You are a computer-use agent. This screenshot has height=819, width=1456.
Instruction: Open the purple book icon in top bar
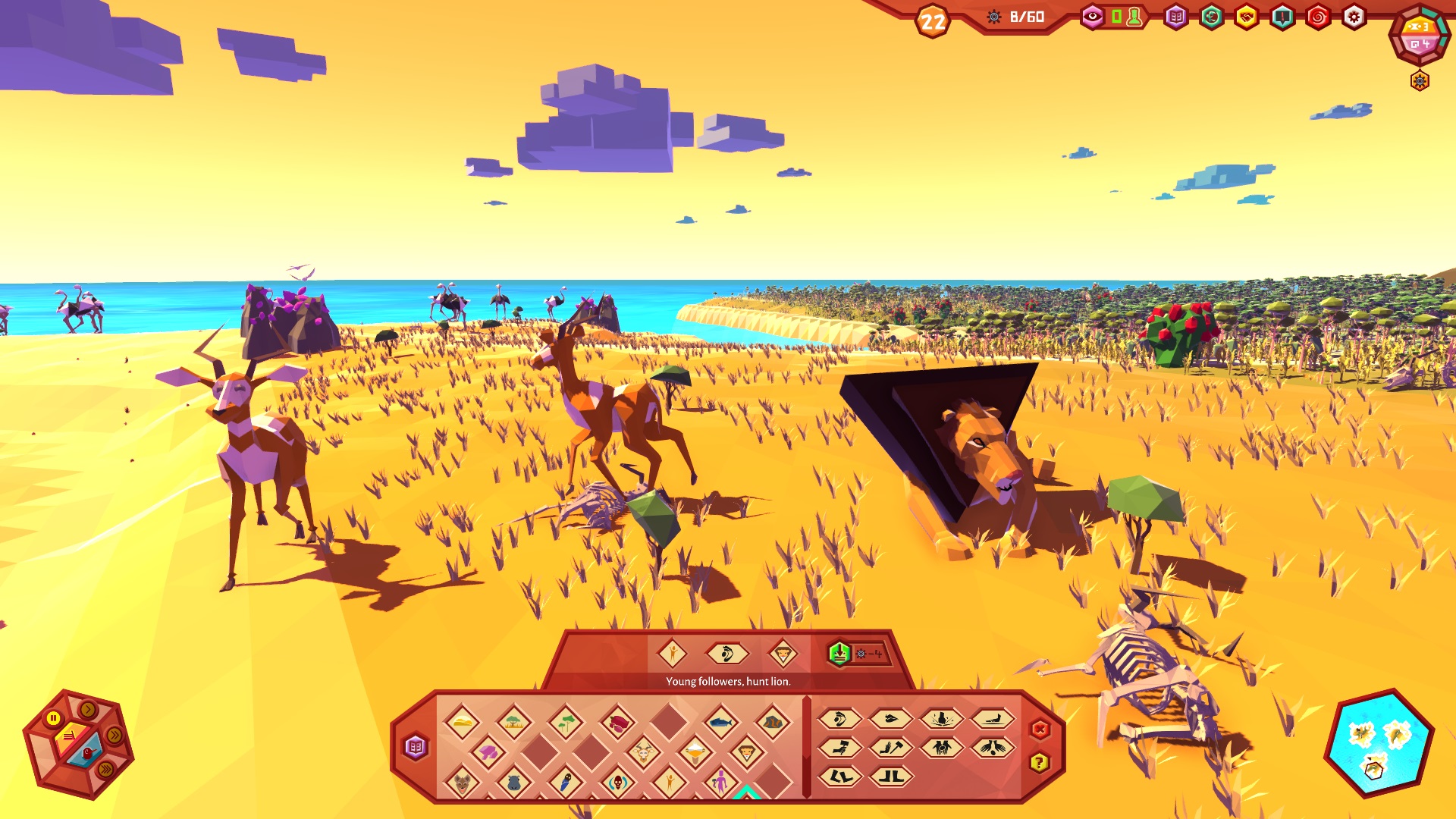coord(1175,17)
